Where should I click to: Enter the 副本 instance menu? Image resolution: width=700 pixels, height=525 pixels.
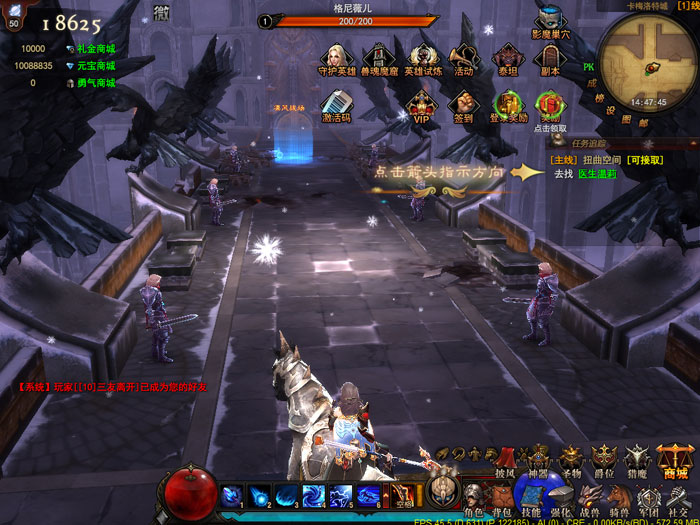(549, 57)
